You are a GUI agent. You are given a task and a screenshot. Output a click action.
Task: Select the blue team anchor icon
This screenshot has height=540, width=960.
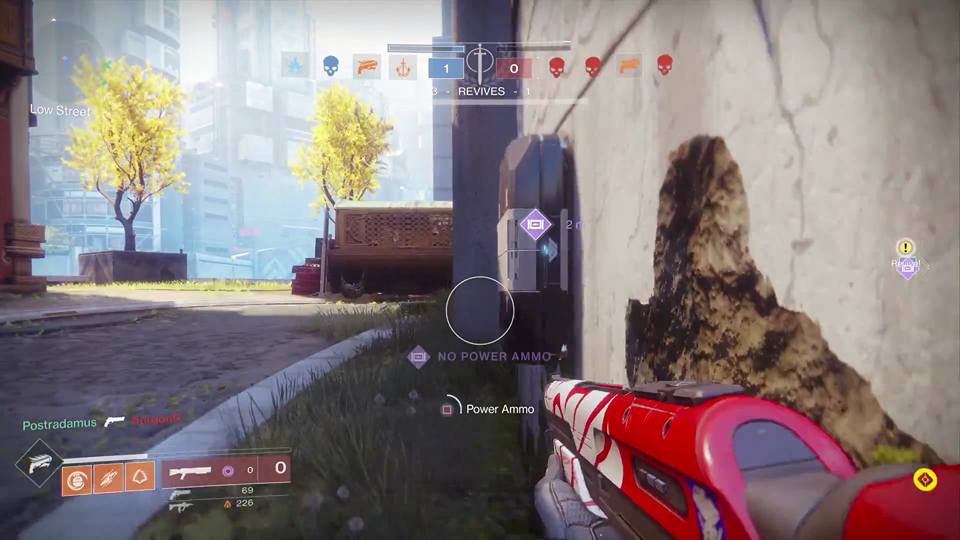402,67
